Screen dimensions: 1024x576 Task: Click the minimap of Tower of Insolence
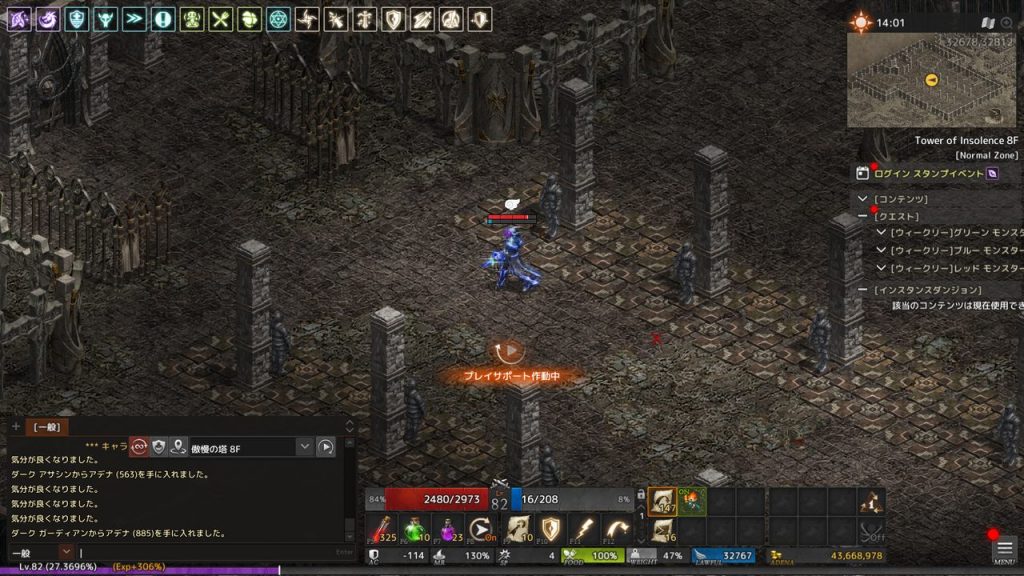[x=931, y=80]
